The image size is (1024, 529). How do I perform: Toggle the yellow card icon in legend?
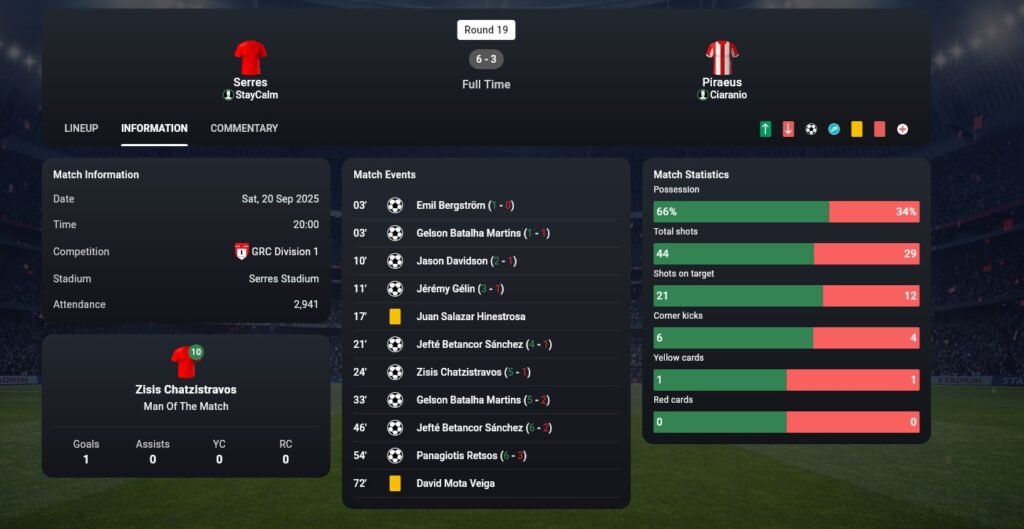coord(857,129)
